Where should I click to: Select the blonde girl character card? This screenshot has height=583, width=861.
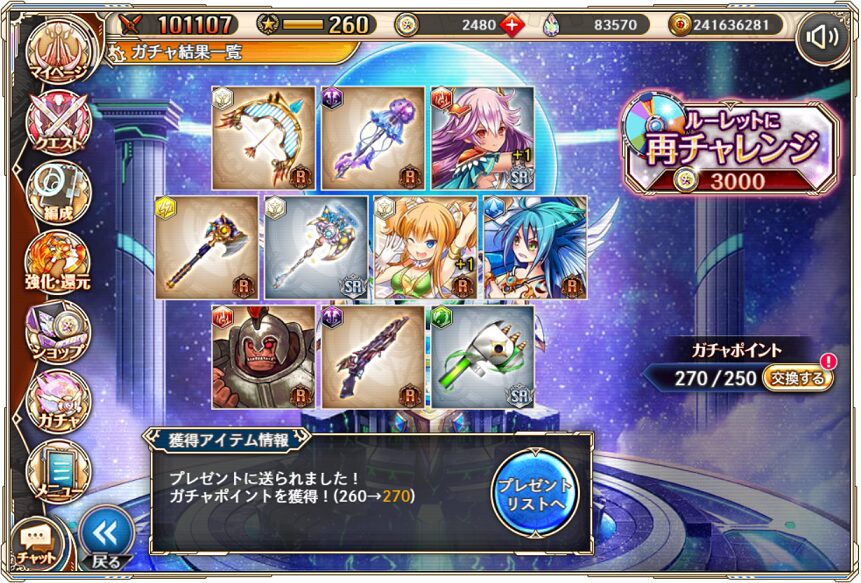[x=424, y=247]
